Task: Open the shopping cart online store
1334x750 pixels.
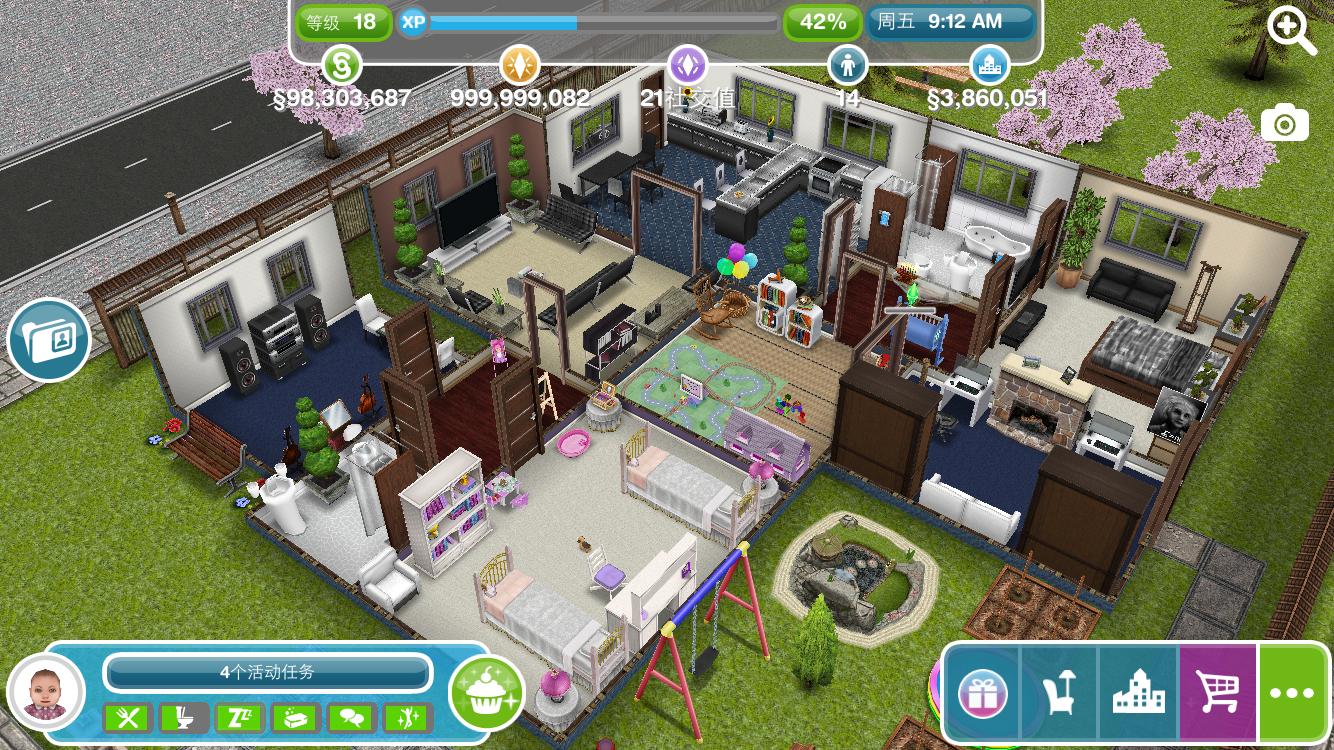Action: [1218, 693]
